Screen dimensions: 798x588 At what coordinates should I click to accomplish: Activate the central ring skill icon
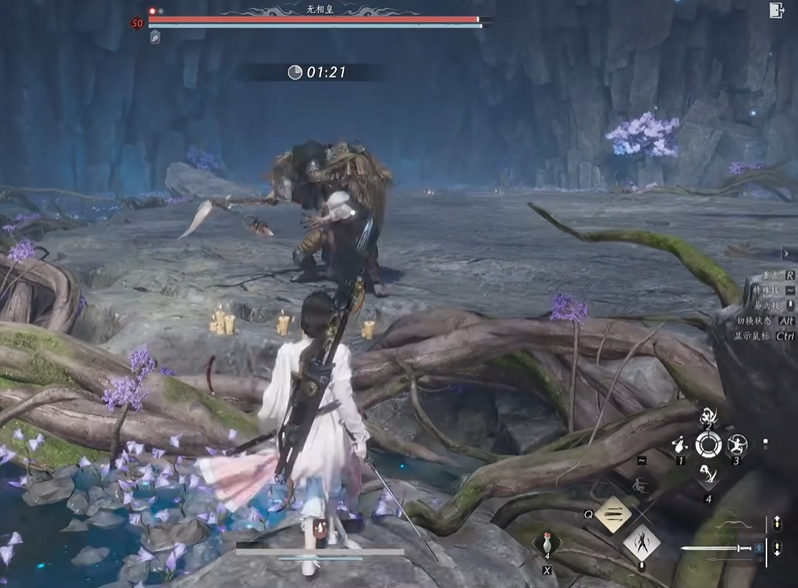(708, 445)
